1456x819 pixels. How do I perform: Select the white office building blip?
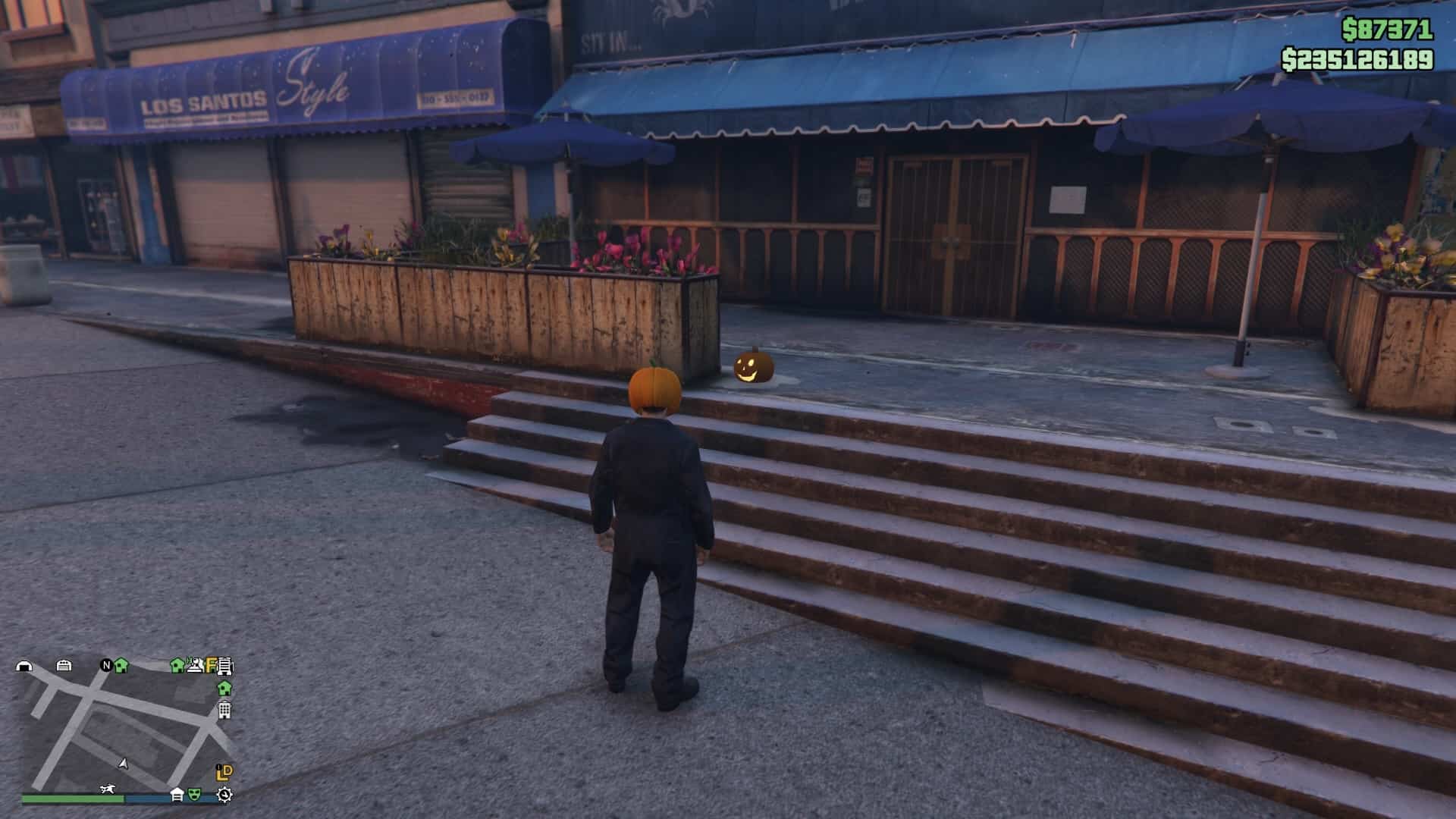point(224,711)
